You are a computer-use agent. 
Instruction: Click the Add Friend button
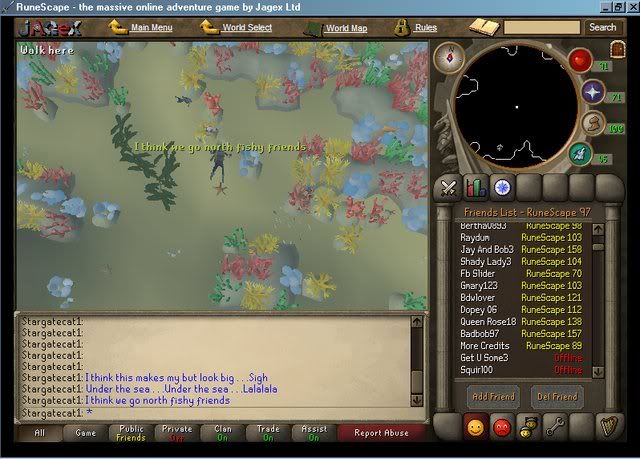click(494, 396)
